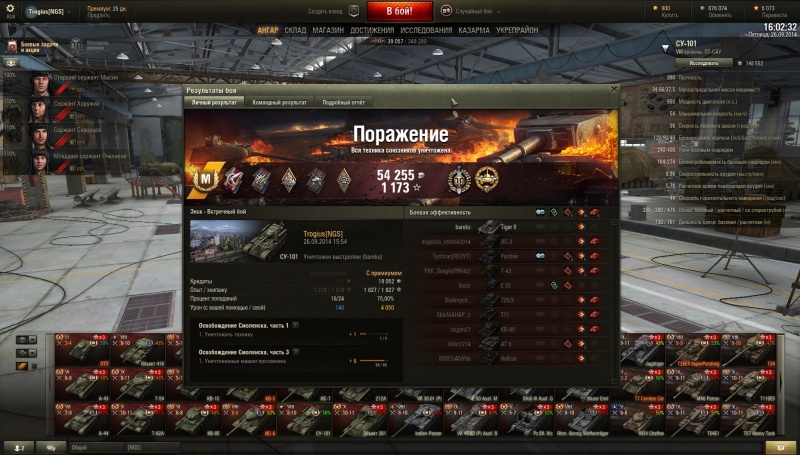800x455 pixels.
Task: Go to the МАГАЗИН store
Action: click(328, 30)
